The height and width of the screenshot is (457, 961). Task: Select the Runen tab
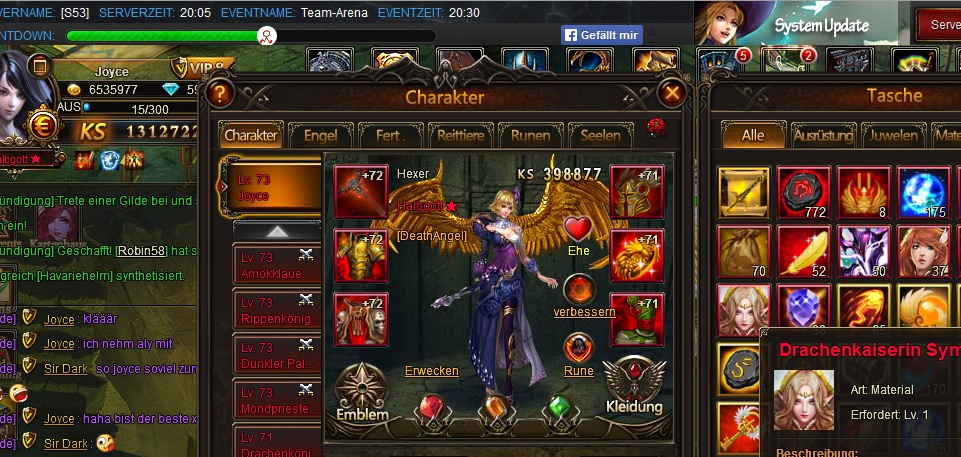point(530,135)
